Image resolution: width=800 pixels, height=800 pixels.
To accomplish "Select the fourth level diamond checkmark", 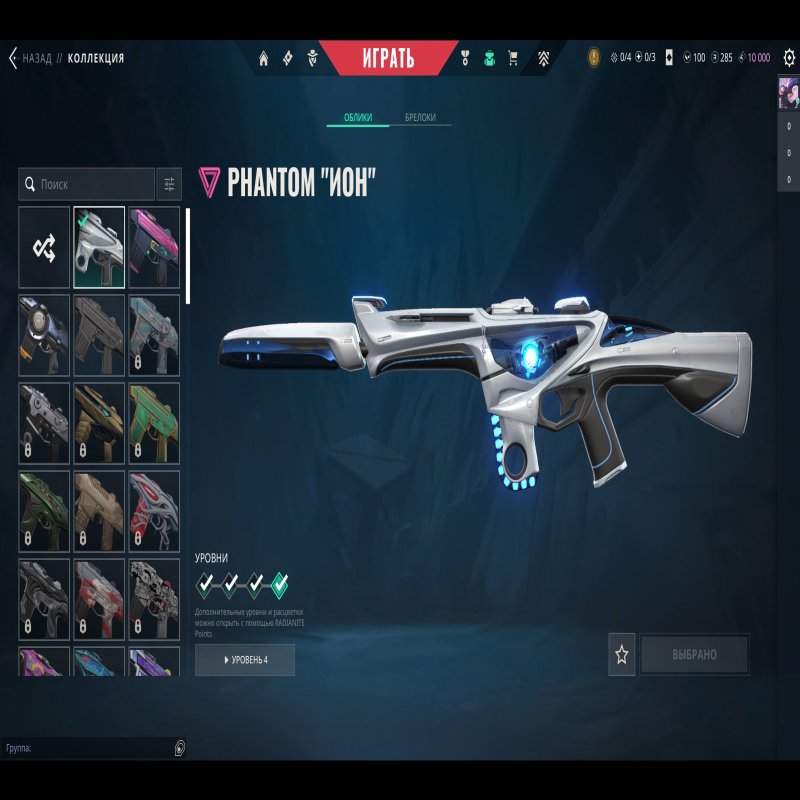I will pyautogui.click(x=279, y=583).
